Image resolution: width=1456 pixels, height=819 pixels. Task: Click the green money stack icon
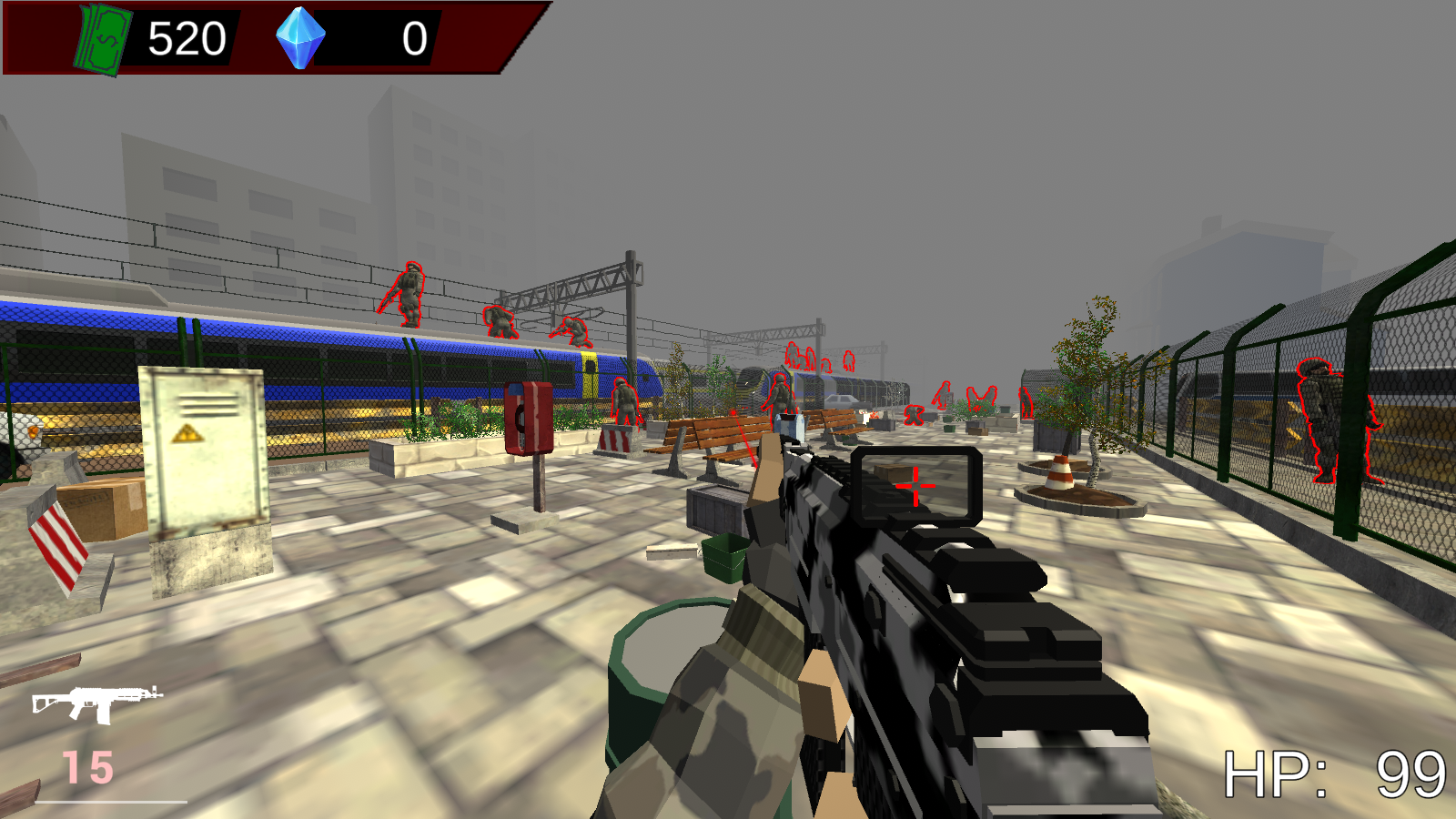tap(100, 37)
